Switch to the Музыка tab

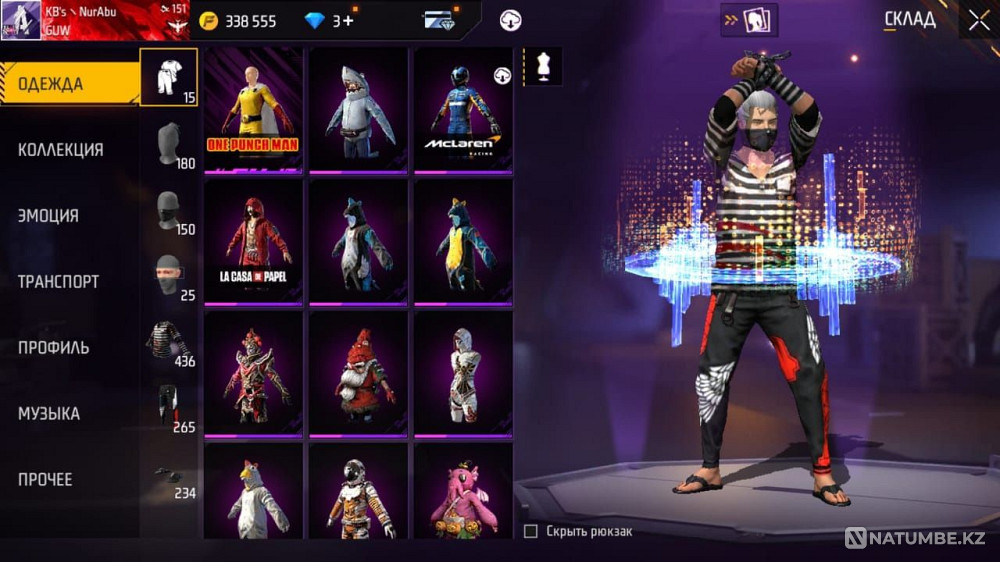(49, 414)
